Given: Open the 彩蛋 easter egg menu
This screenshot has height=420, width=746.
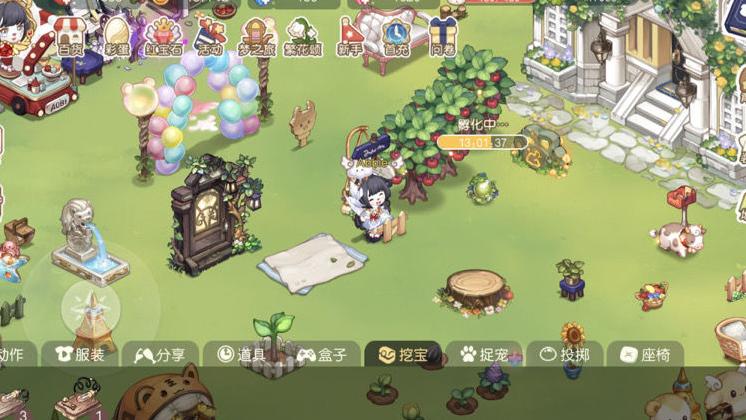Looking at the screenshot, I should point(117,36).
